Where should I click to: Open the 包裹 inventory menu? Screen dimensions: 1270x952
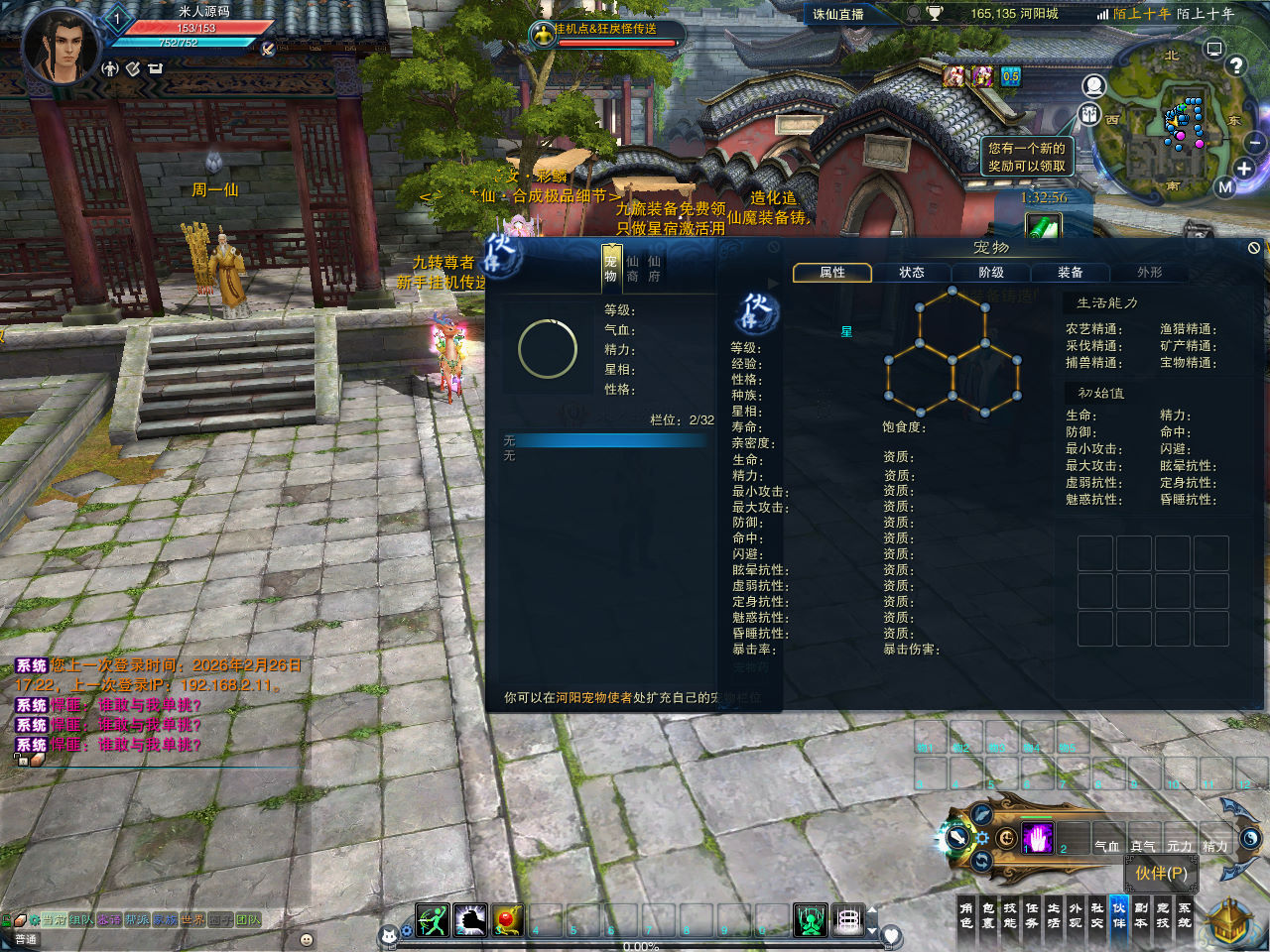(x=988, y=915)
